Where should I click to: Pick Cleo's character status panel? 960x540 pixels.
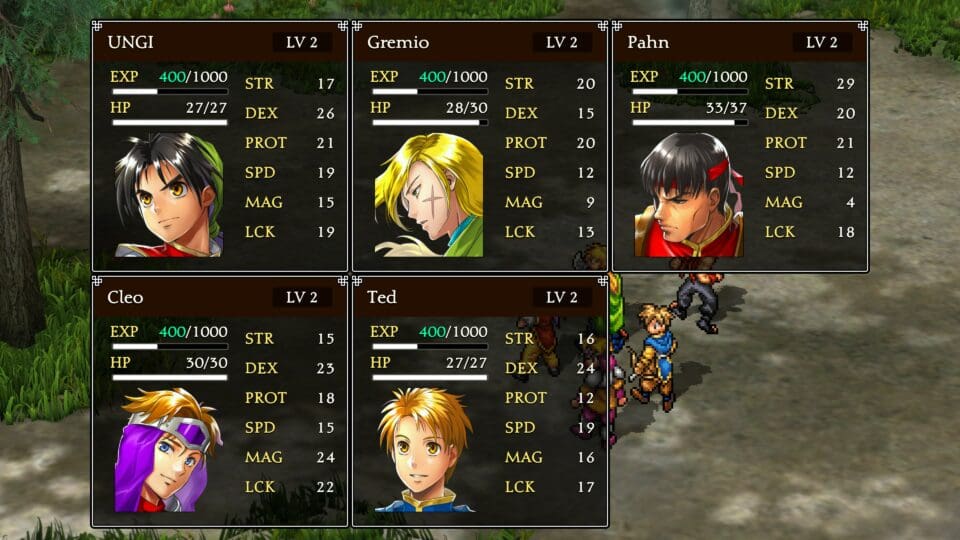[x=220, y=401]
